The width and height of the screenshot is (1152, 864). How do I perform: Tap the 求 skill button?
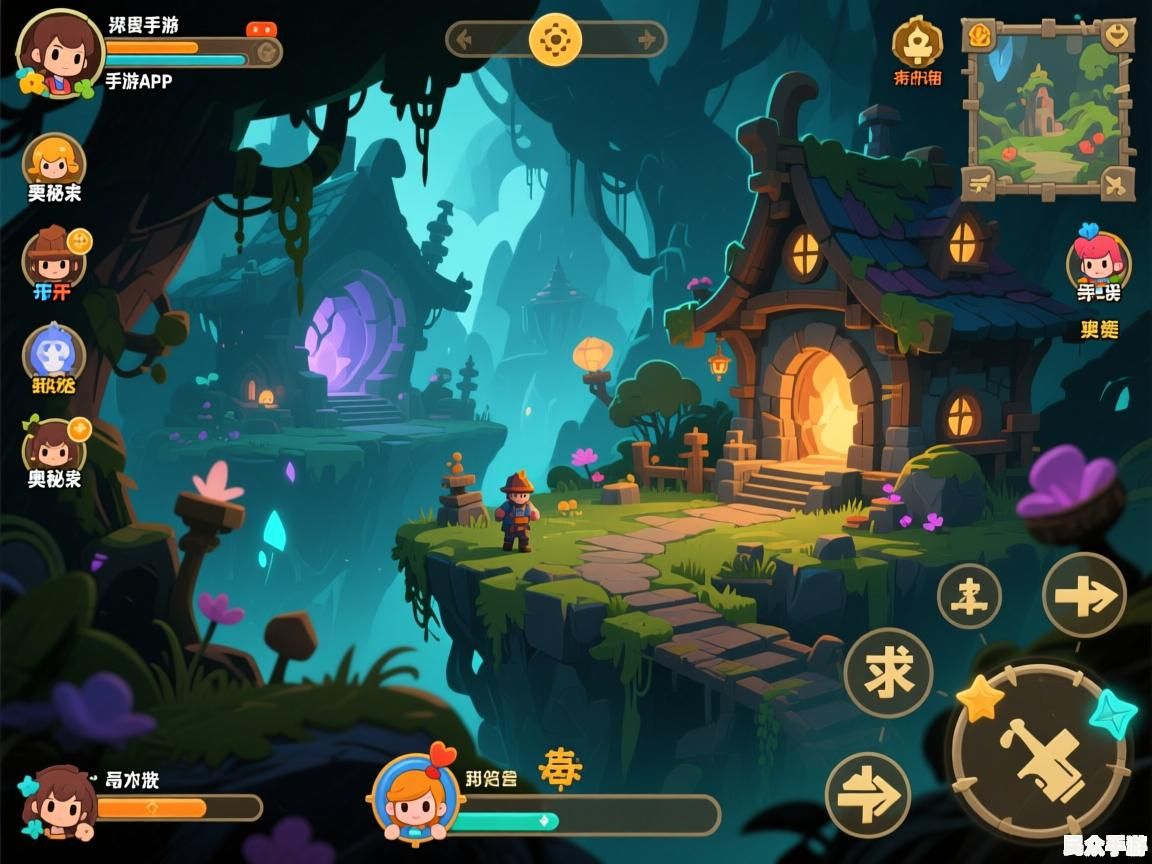(x=888, y=672)
